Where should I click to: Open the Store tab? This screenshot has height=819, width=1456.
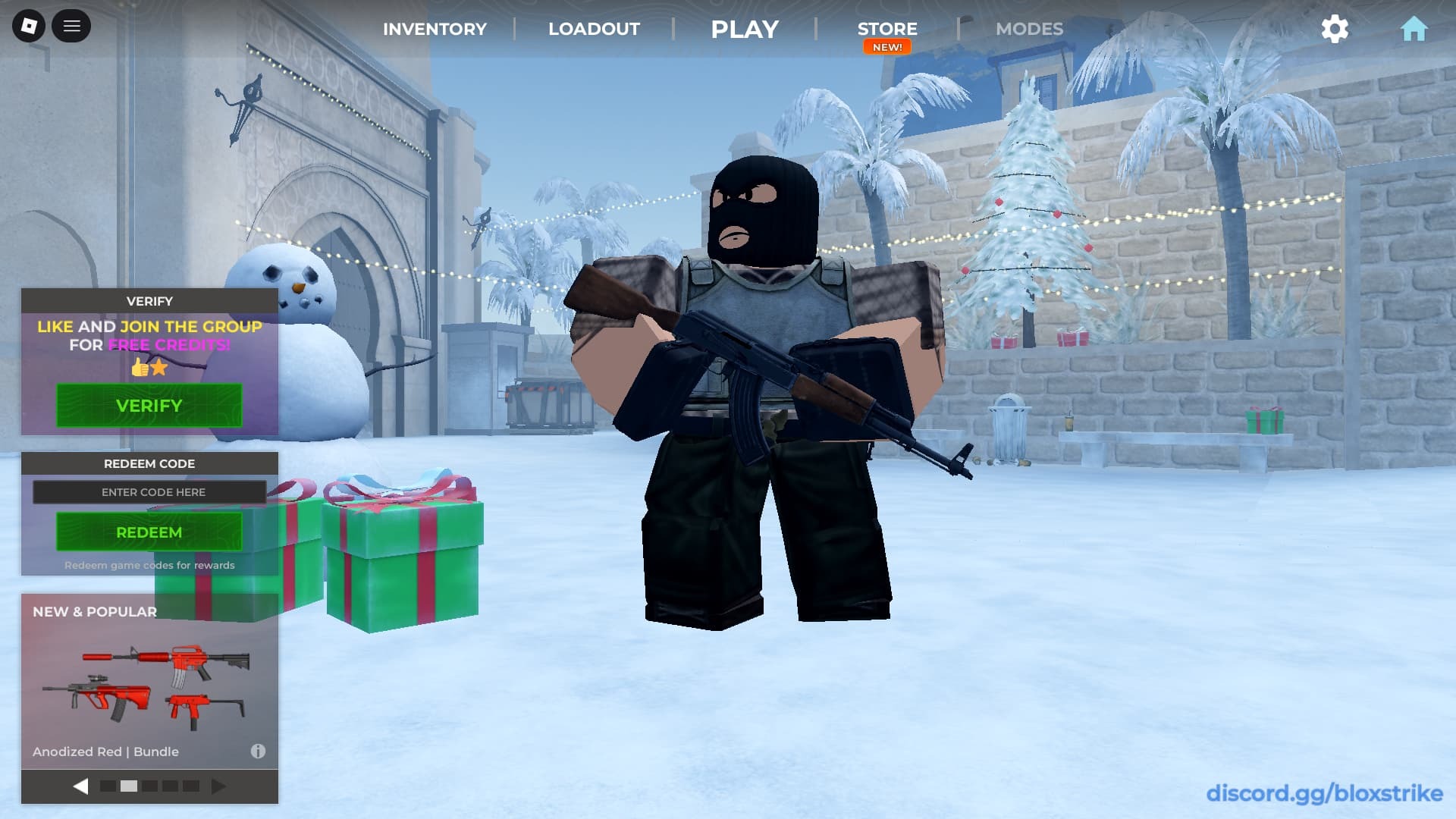click(x=886, y=29)
